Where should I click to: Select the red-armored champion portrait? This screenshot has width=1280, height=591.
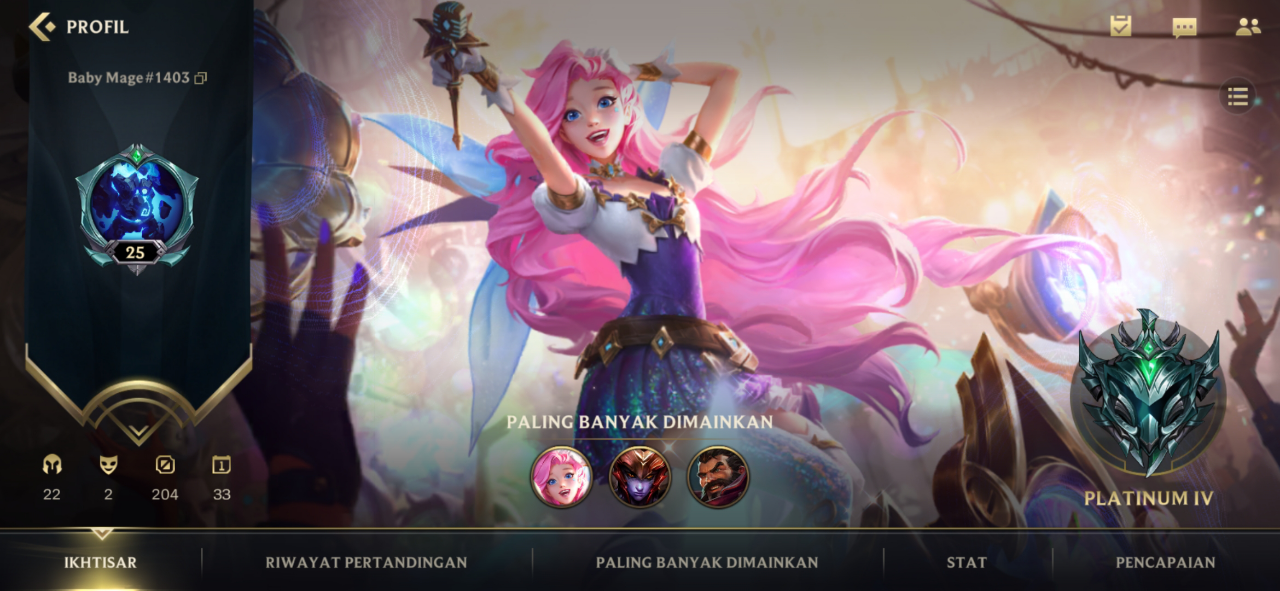coord(639,476)
